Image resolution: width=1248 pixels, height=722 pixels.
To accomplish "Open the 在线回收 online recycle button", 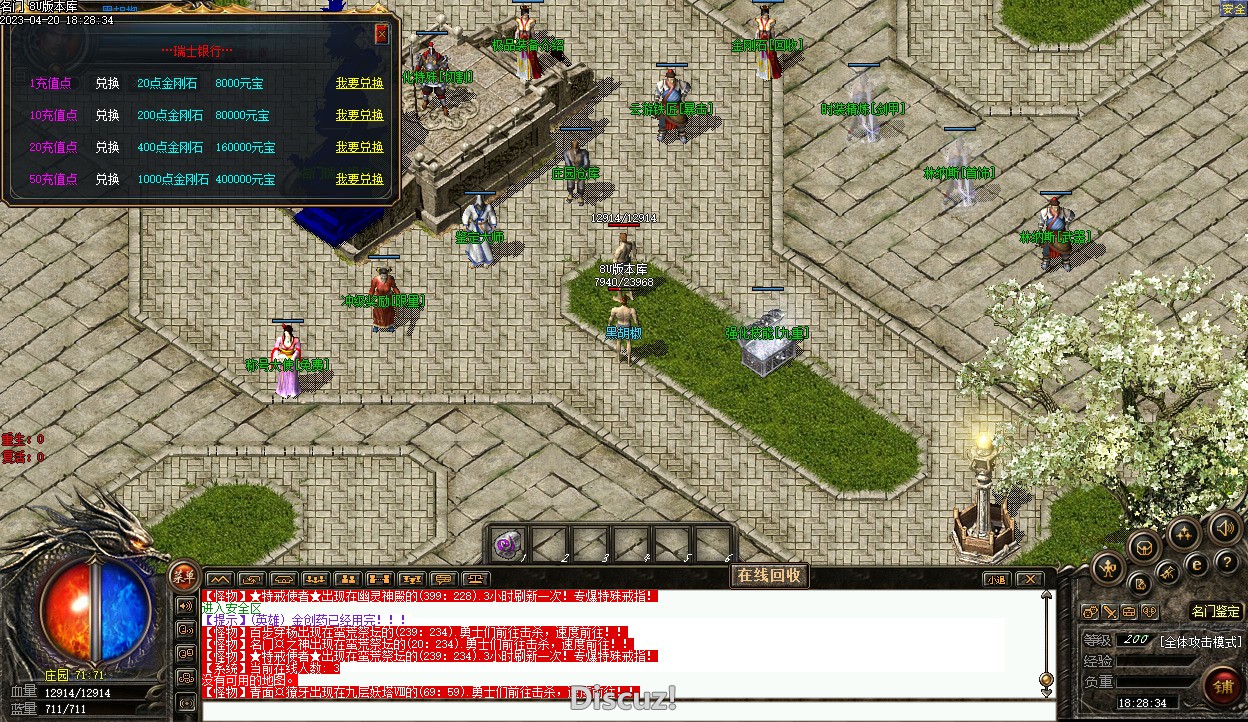I will (769, 575).
